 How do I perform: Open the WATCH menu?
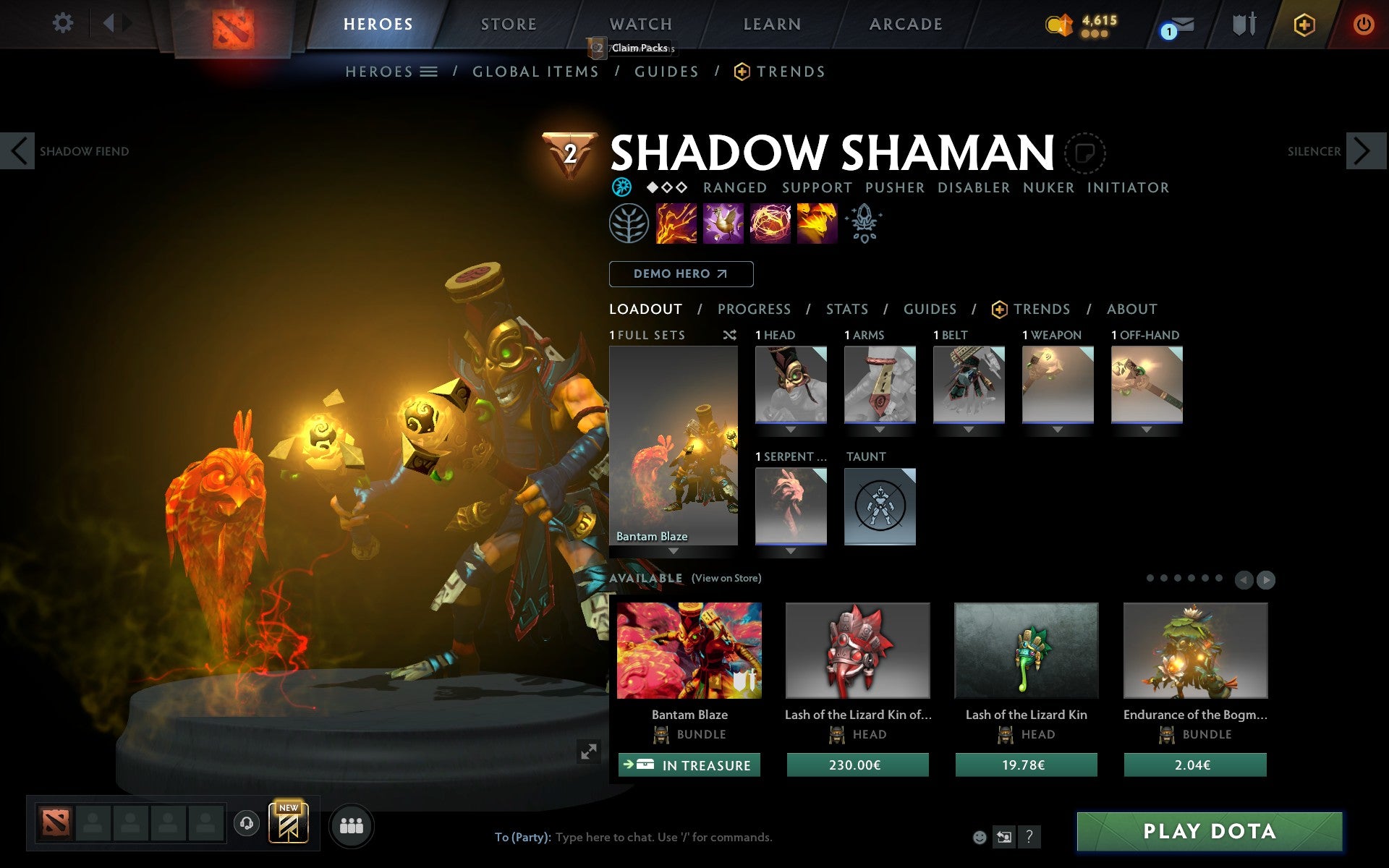click(640, 24)
